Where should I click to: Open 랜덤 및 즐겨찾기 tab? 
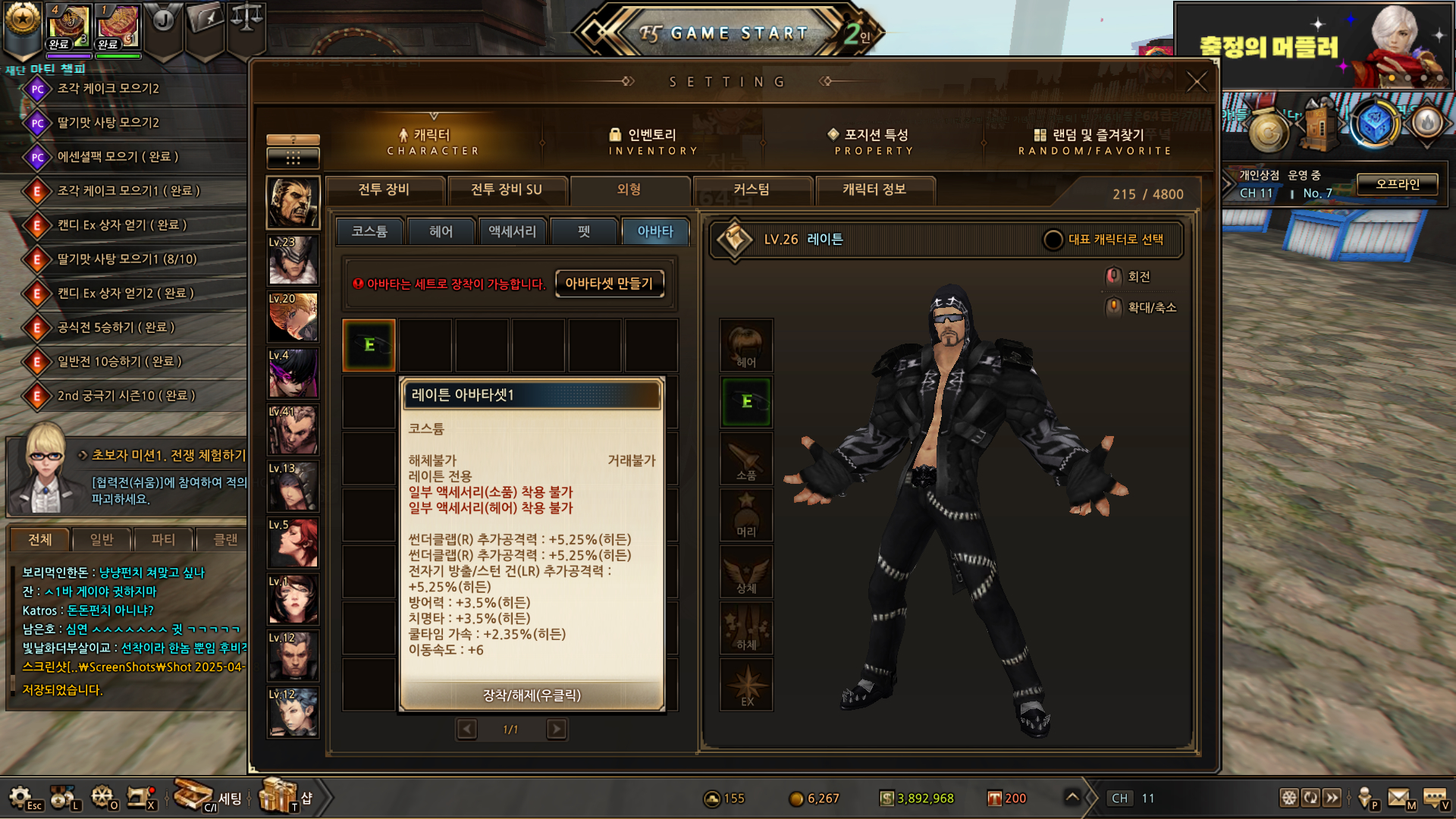[1095, 141]
